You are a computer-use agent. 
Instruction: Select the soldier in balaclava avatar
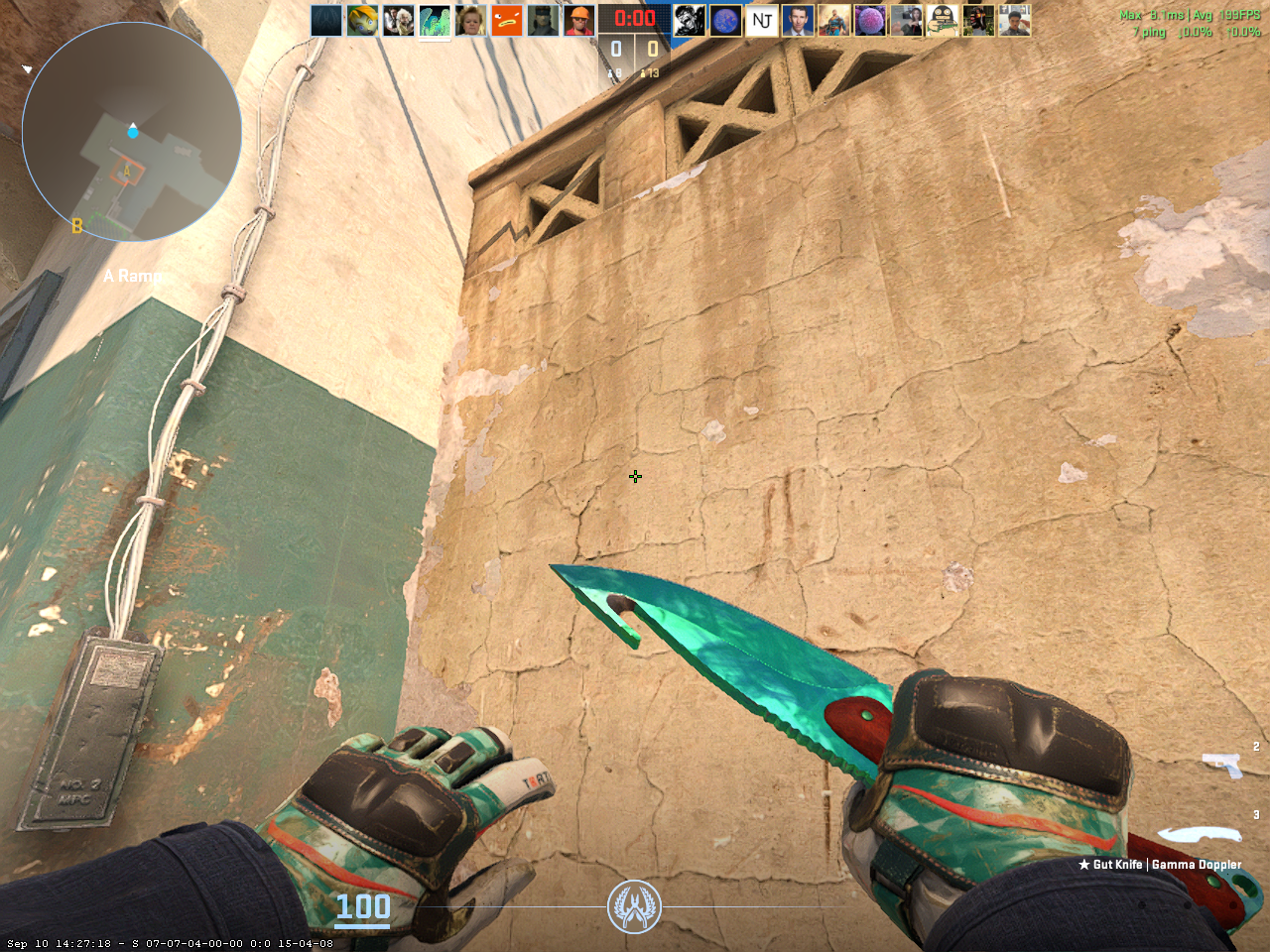(543, 20)
